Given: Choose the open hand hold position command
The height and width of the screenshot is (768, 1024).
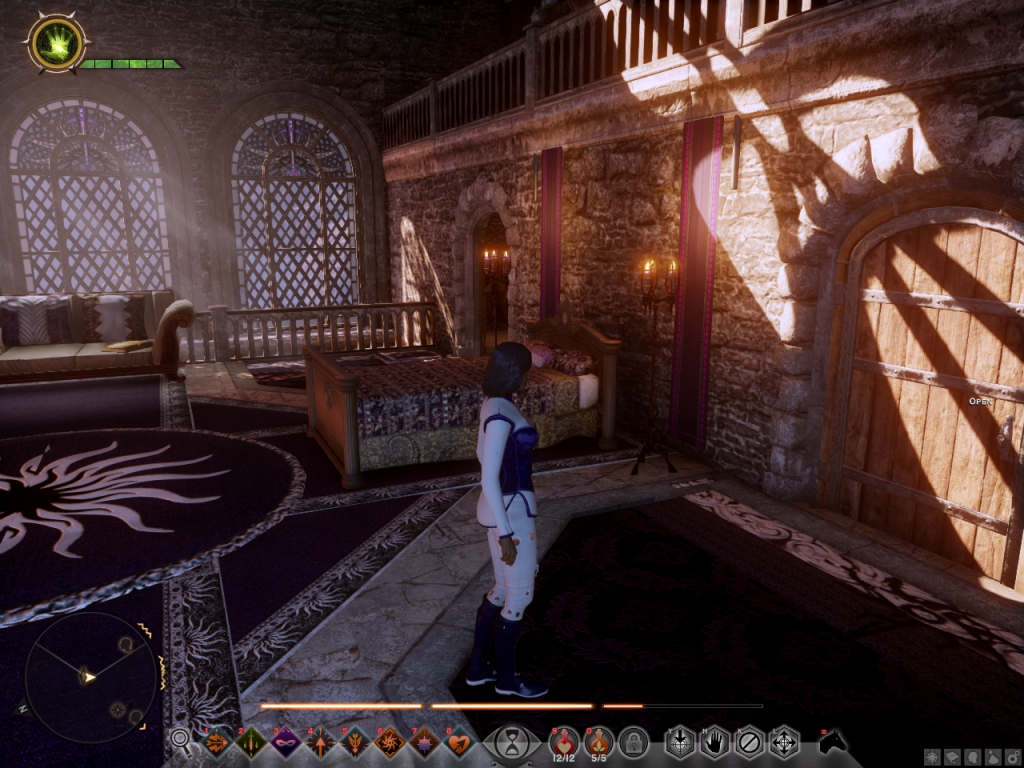Looking at the screenshot, I should pos(714,742).
